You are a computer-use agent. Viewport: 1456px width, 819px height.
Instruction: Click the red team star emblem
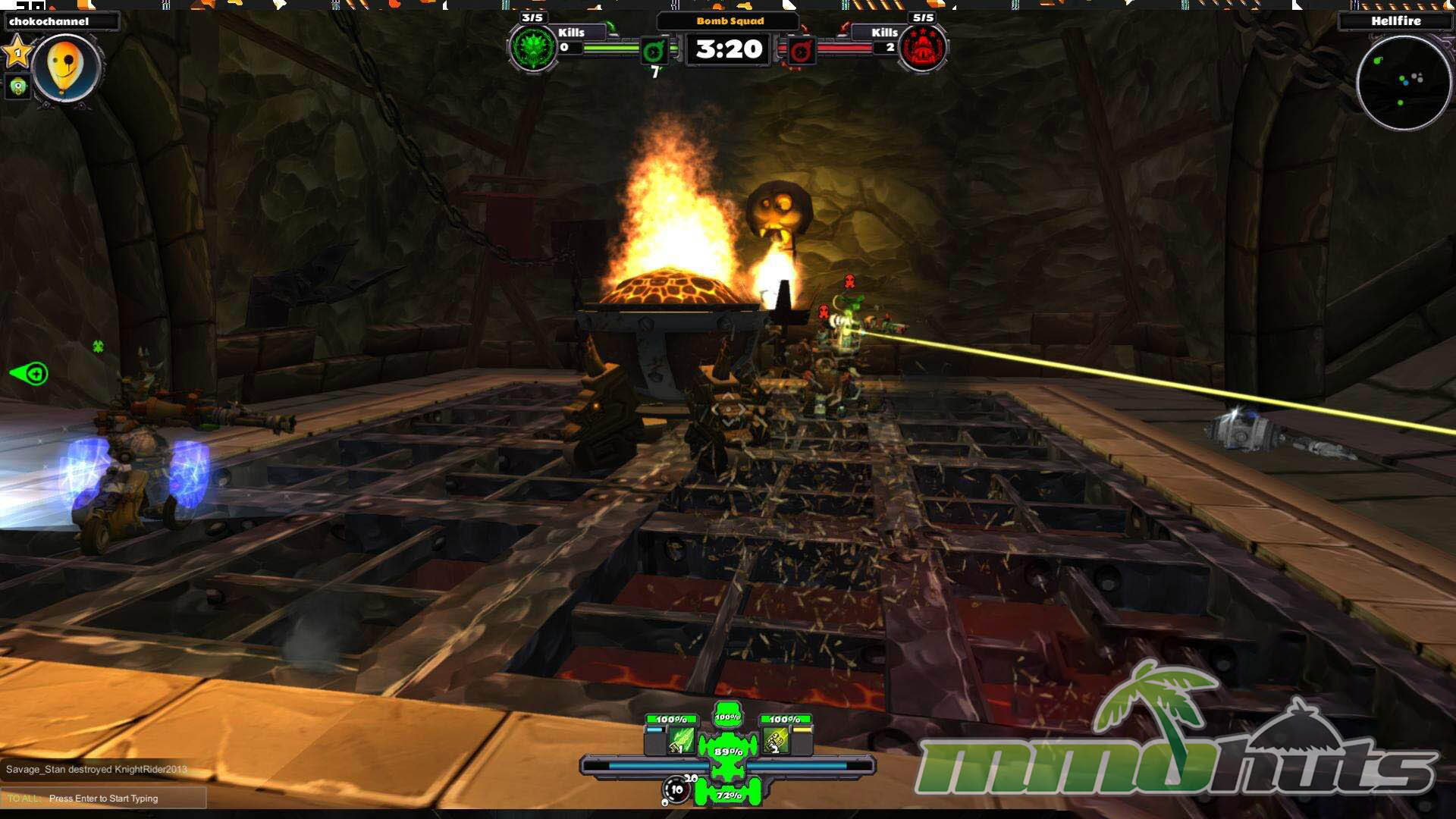pyautogui.click(x=922, y=49)
